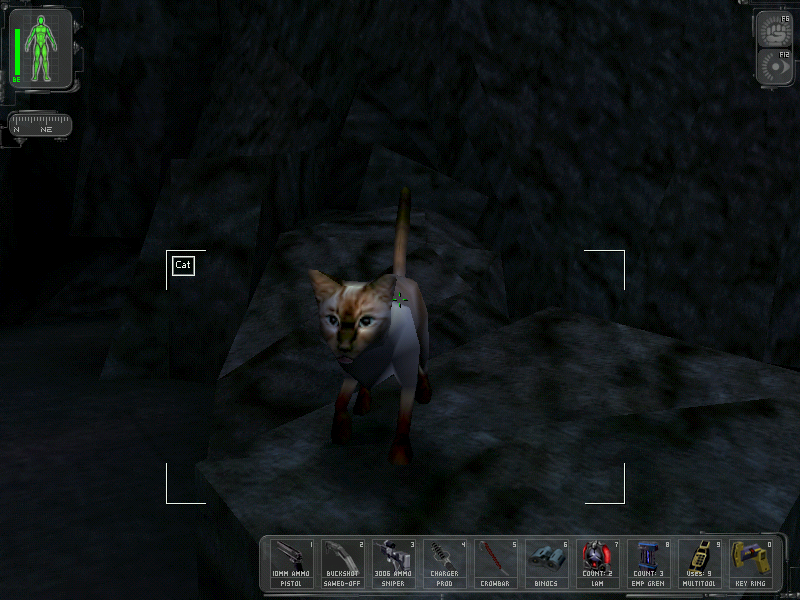Screen dimensions: 800x600
Task: Choose the LAM explosive slot
Action: (599, 564)
